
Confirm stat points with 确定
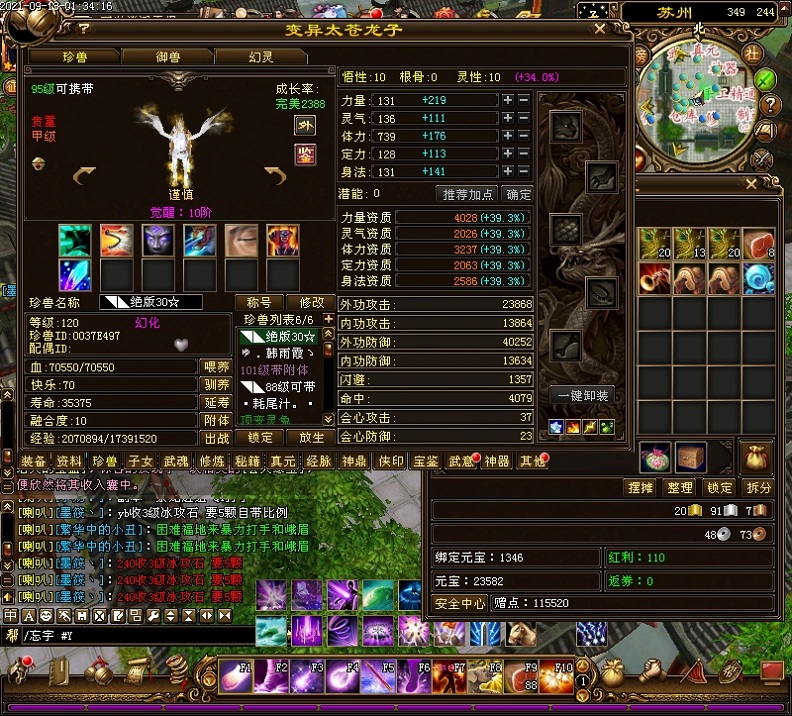tap(518, 194)
